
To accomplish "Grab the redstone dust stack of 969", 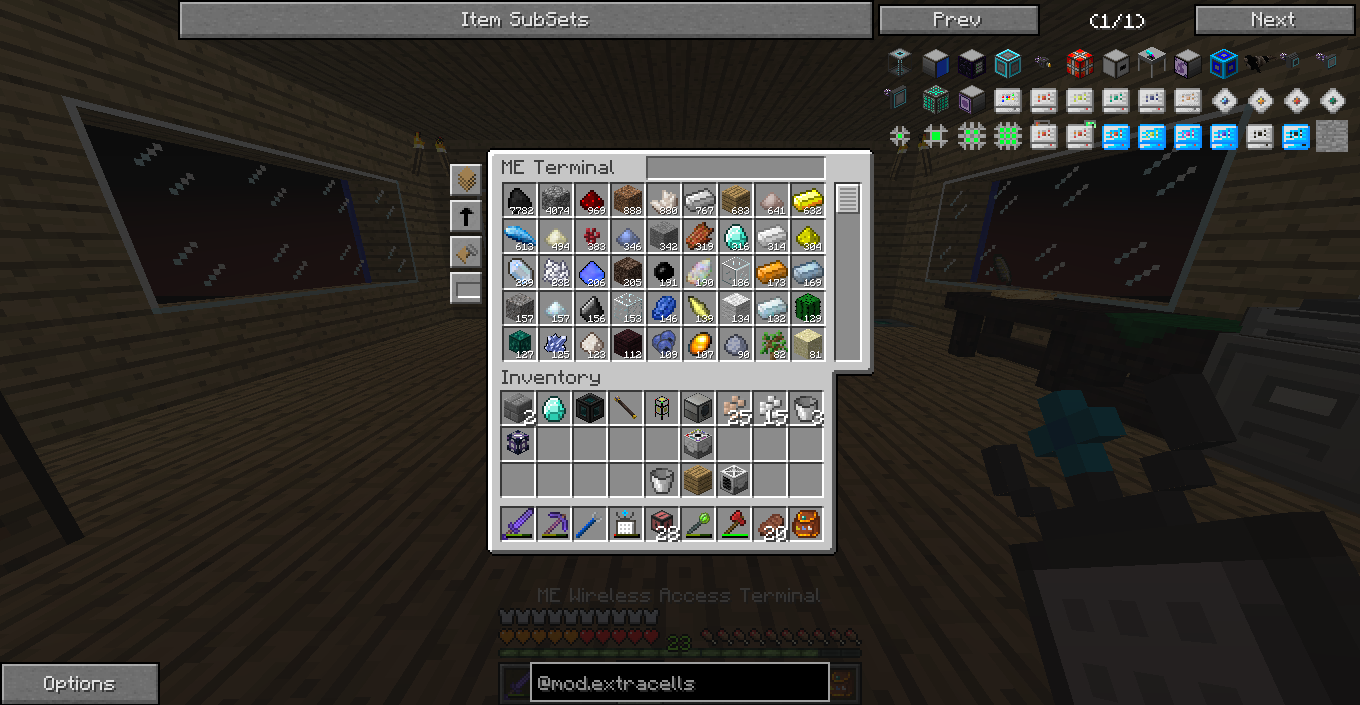I will pyautogui.click(x=591, y=201).
